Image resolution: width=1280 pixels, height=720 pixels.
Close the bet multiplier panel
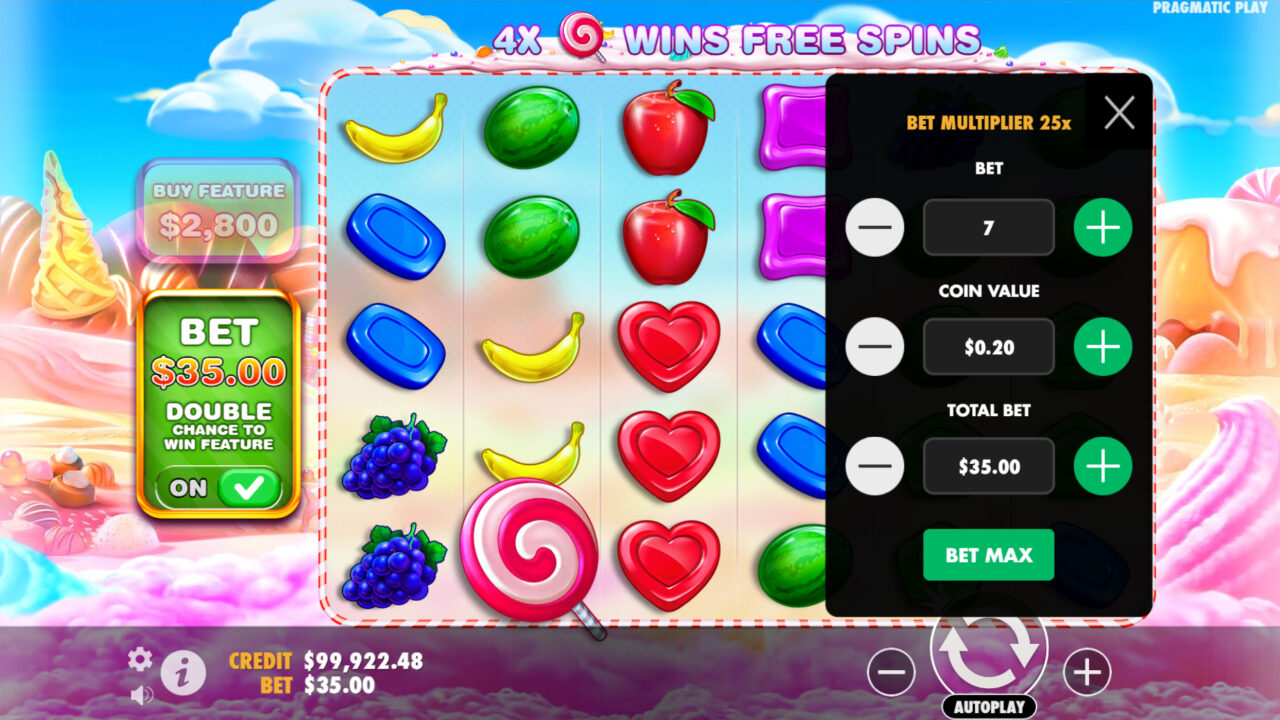pyautogui.click(x=1119, y=112)
